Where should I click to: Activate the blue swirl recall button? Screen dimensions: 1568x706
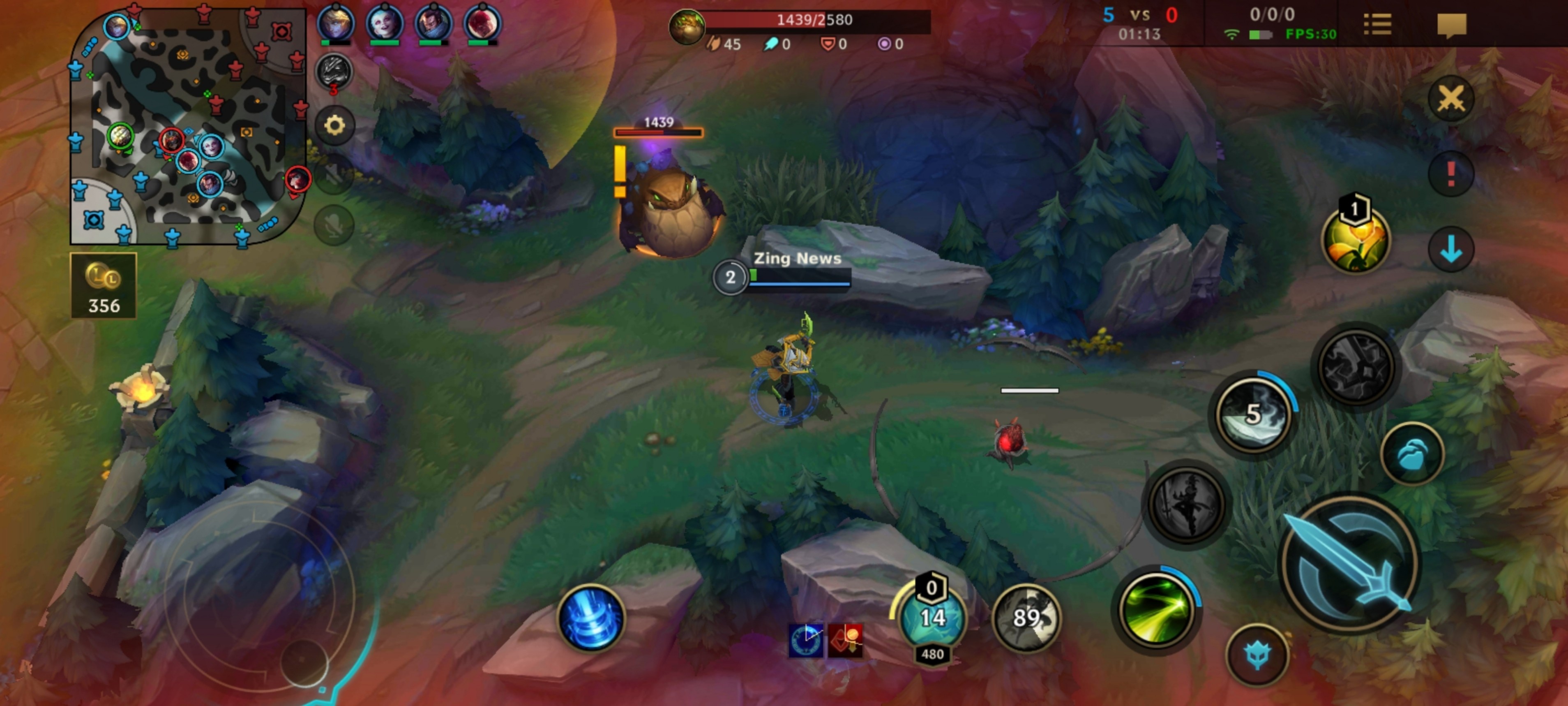[590, 618]
